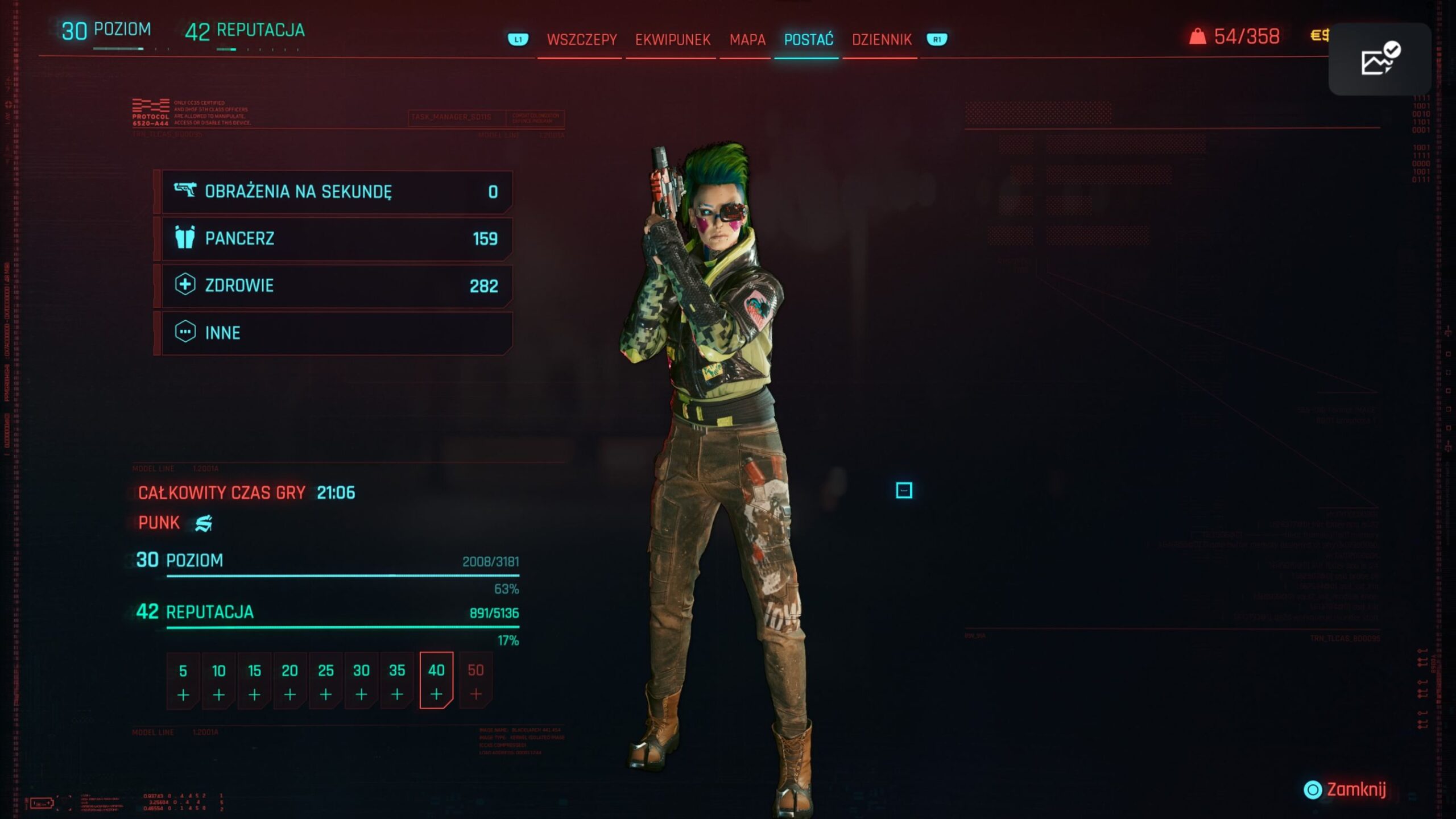
Task: Select reputation milestone 30 tile
Action: click(x=361, y=681)
